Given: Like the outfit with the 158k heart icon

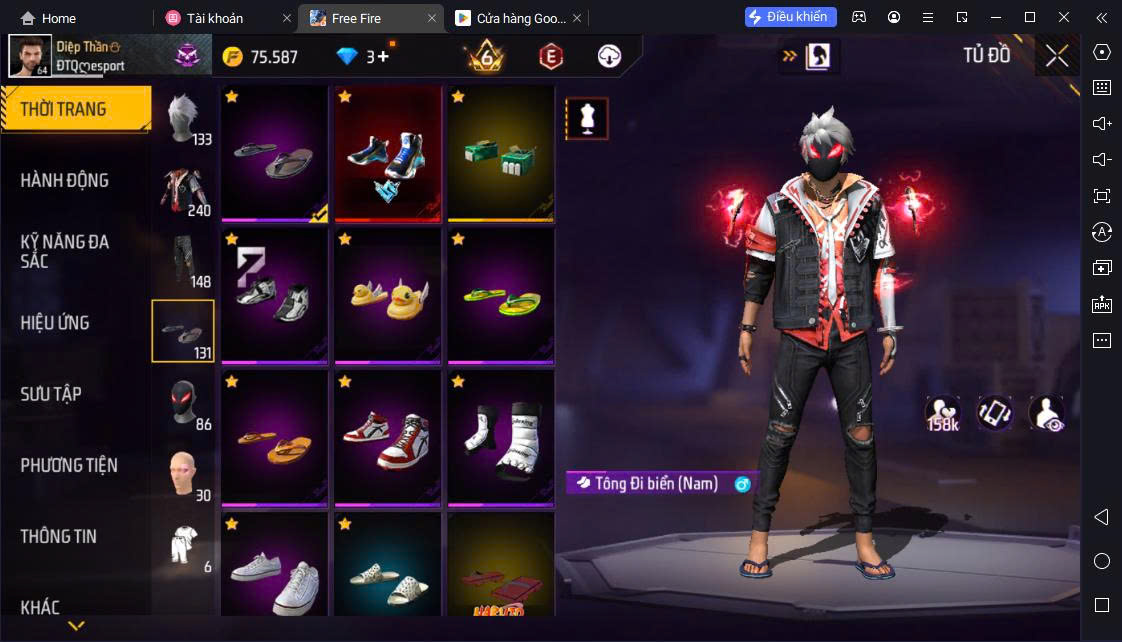Looking at the screenshot, I should (x=943, y=413).
